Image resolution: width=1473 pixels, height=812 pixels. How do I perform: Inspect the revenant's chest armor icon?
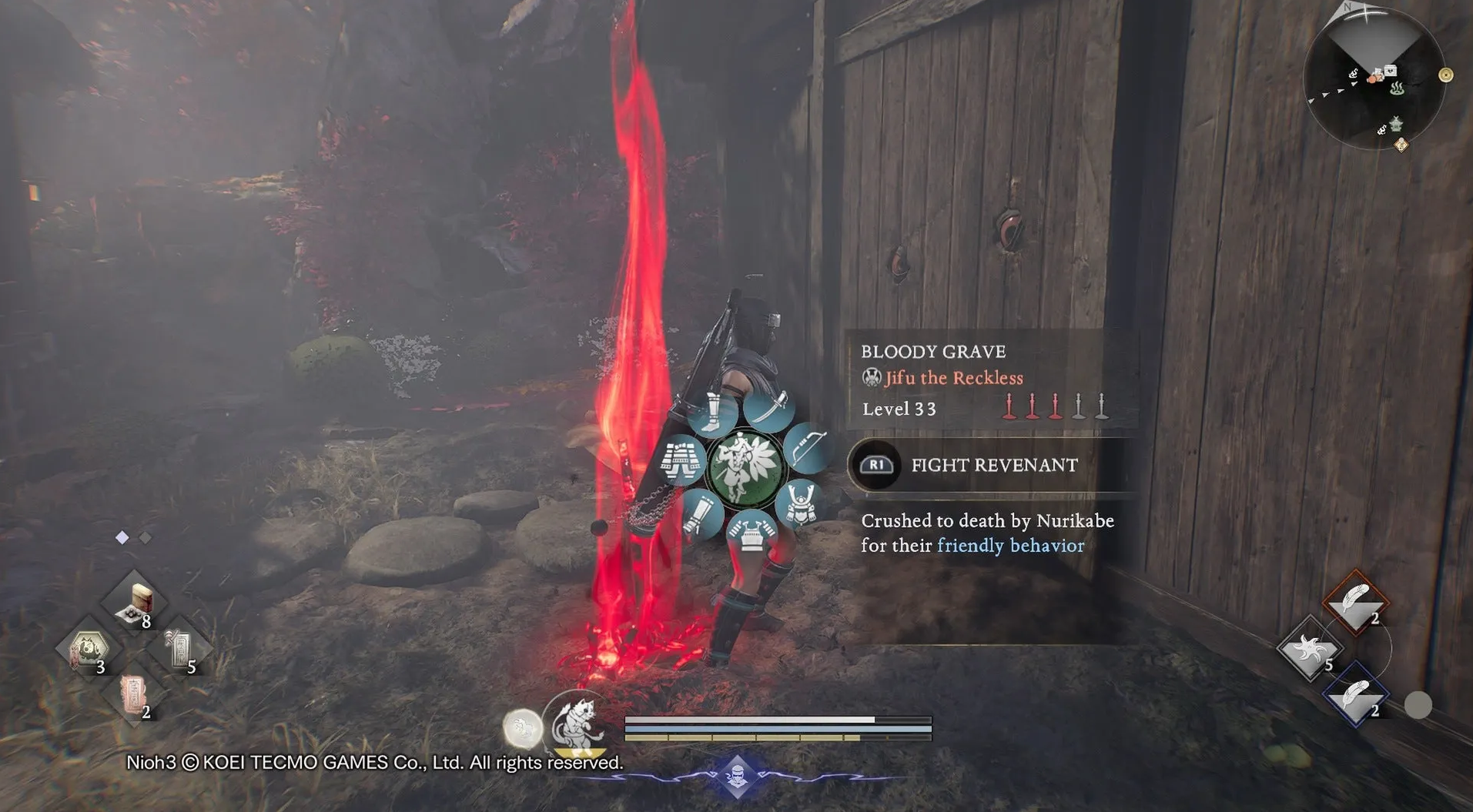coord(751,533)
